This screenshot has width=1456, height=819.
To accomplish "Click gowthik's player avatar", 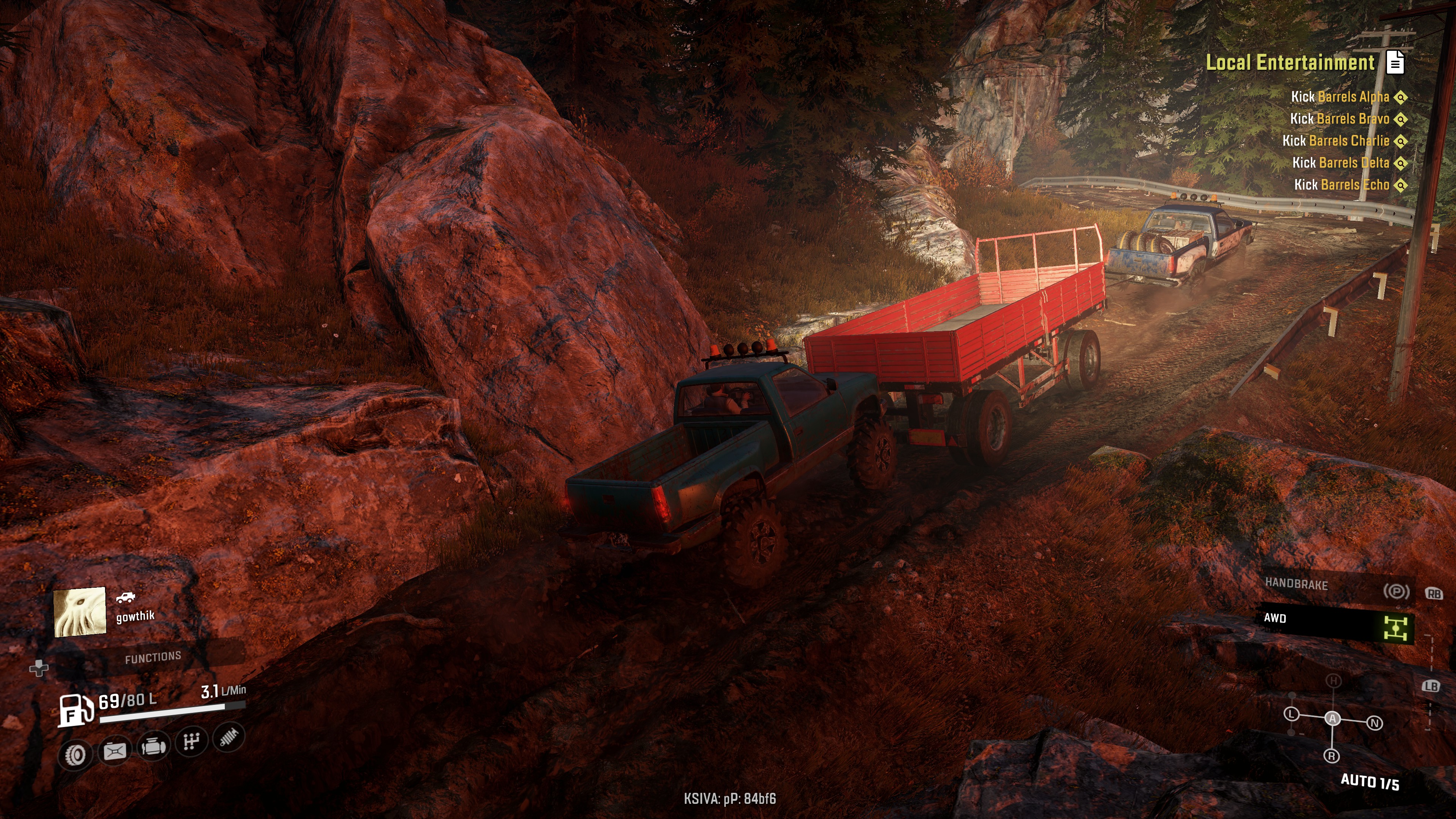I will pyautogui.click(x=80, y=612).
